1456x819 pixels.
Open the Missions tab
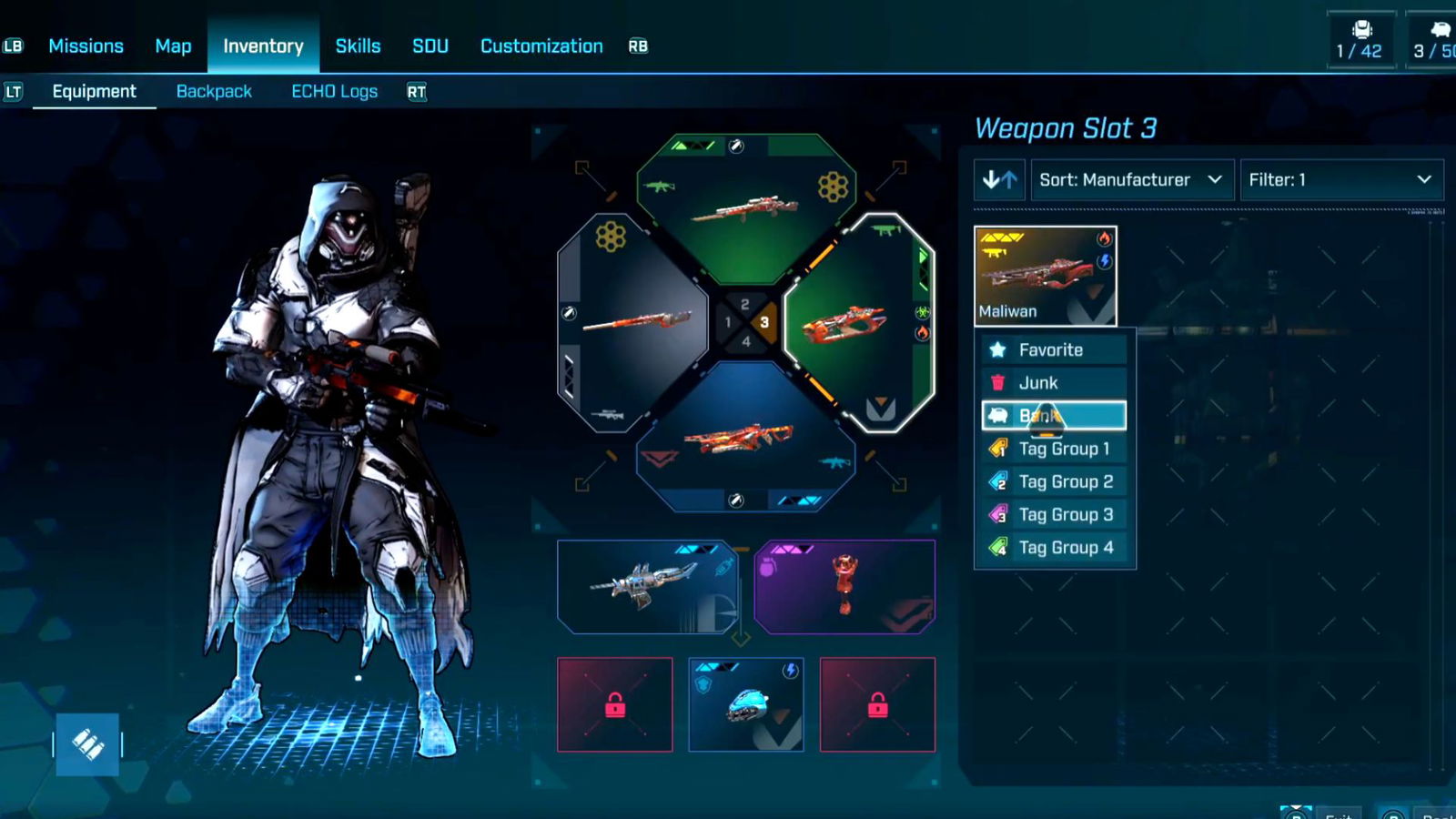click(x=86, y=46)
